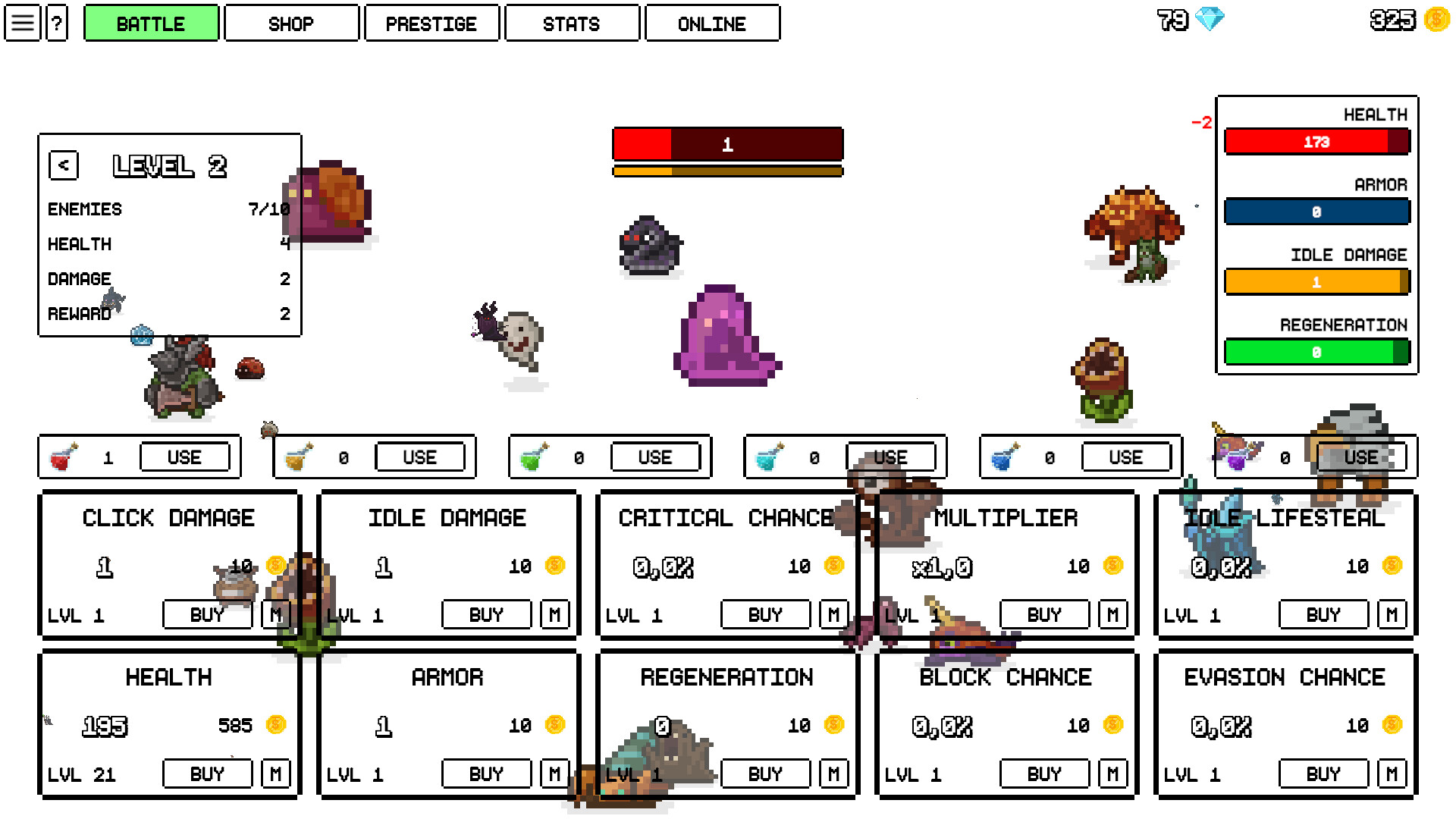
Task: Click the enemy health bar
Action: (727, 145)
